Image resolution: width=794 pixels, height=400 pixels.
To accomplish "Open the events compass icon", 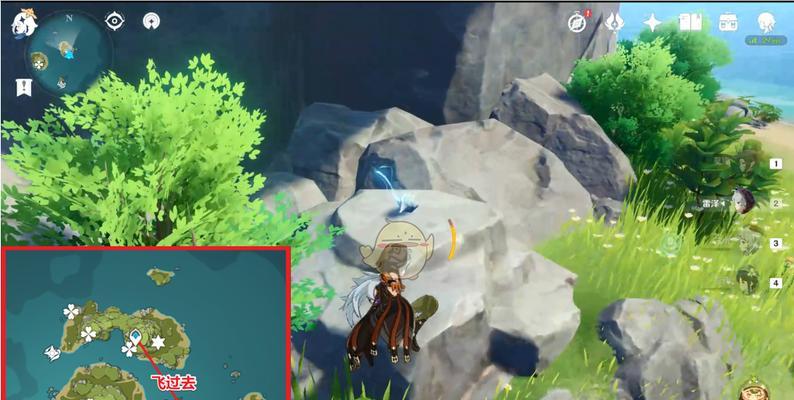I will (577, 21).
